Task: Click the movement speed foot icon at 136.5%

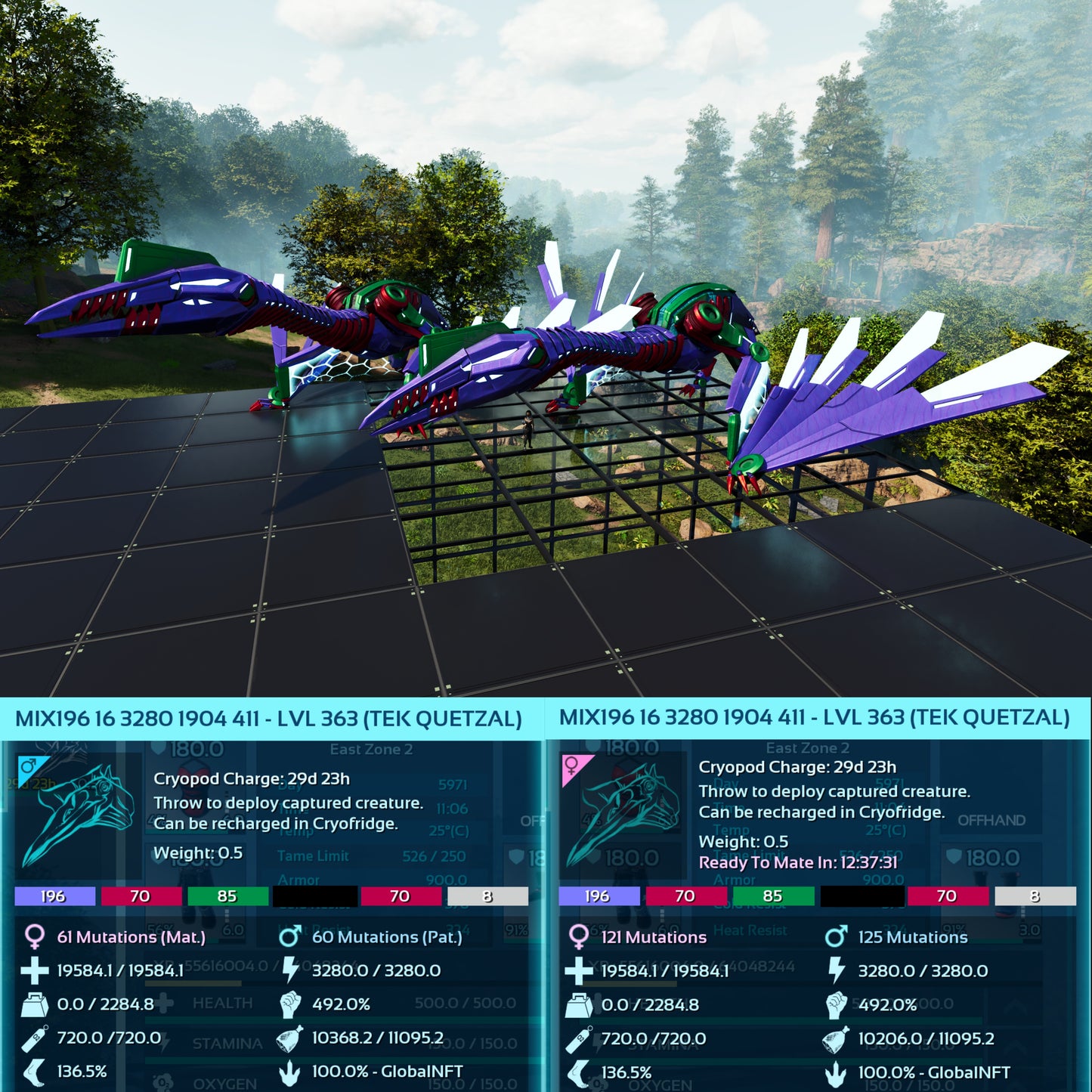Action: pyautogui.click(x=34, y=1072)
